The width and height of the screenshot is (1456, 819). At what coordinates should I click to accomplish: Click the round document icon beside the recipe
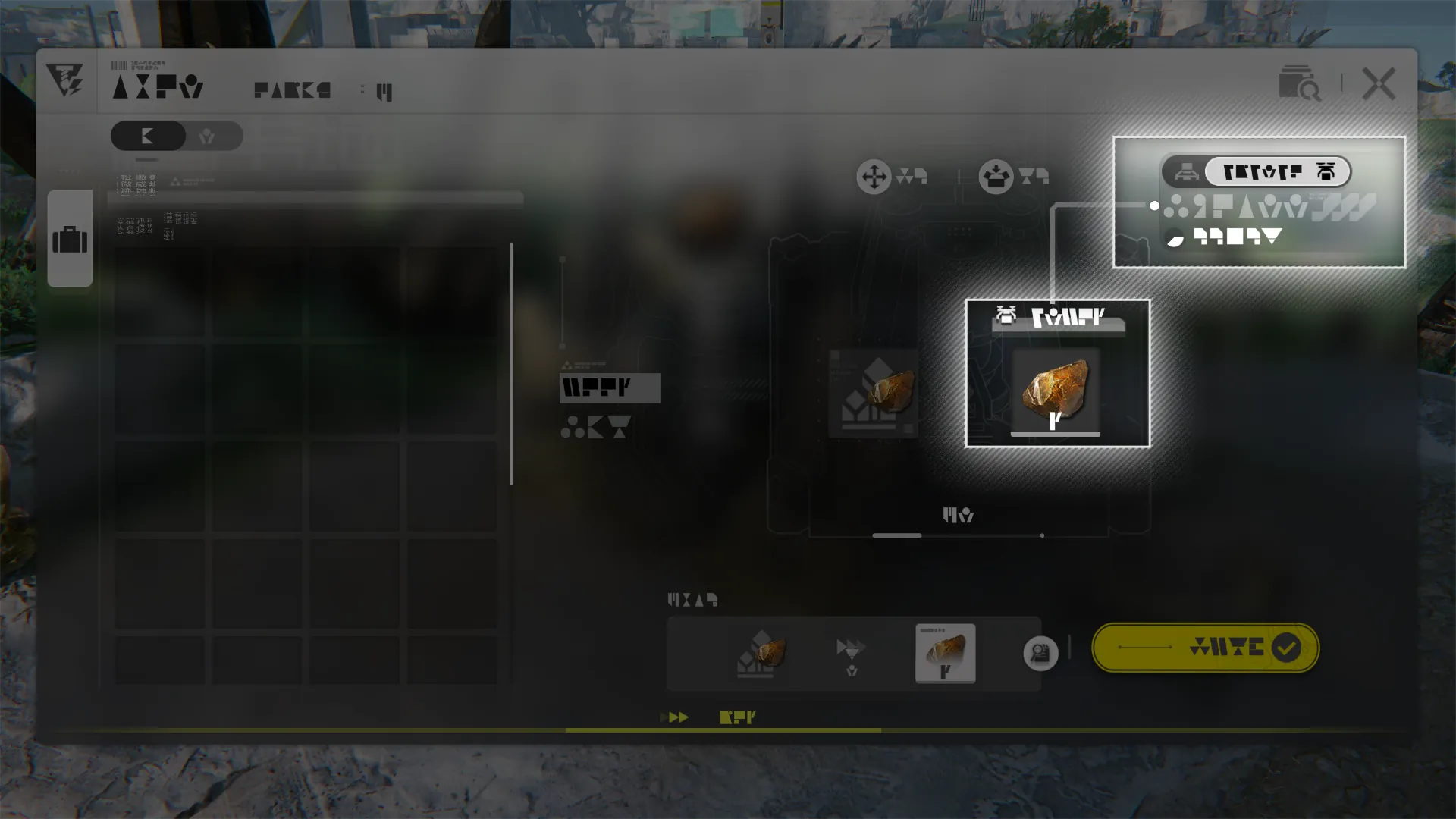(x=1040, y=653)
